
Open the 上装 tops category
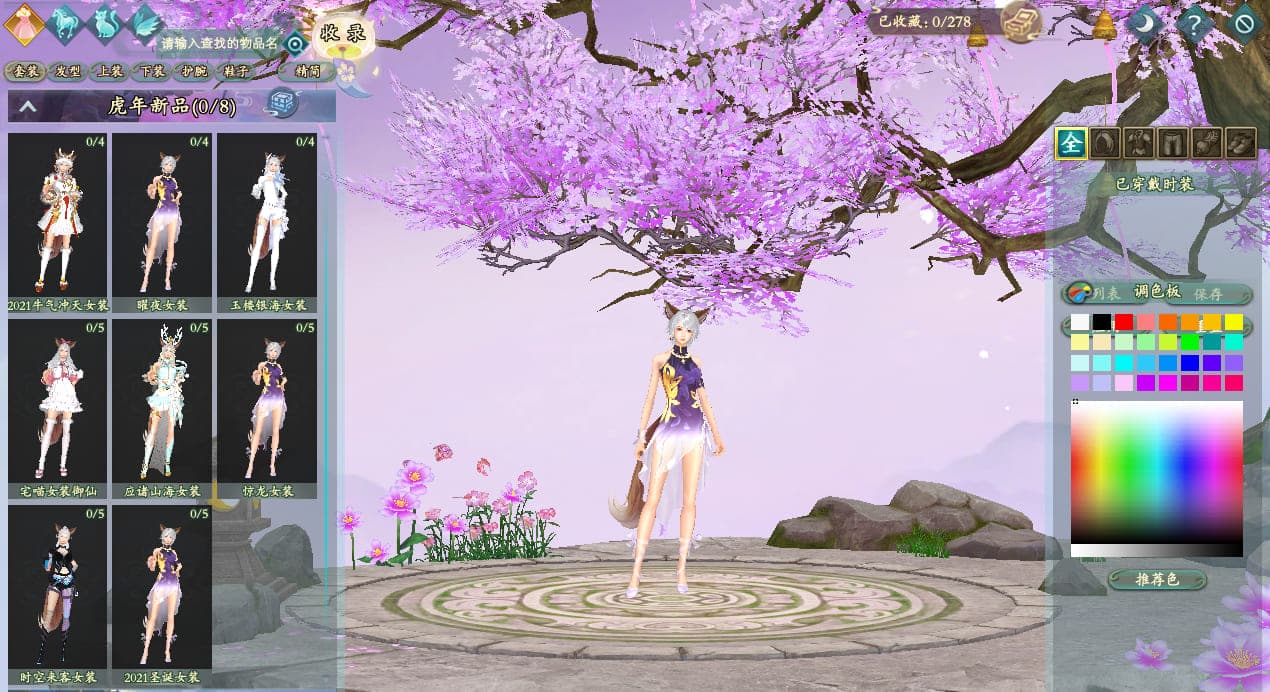point(110,71)
